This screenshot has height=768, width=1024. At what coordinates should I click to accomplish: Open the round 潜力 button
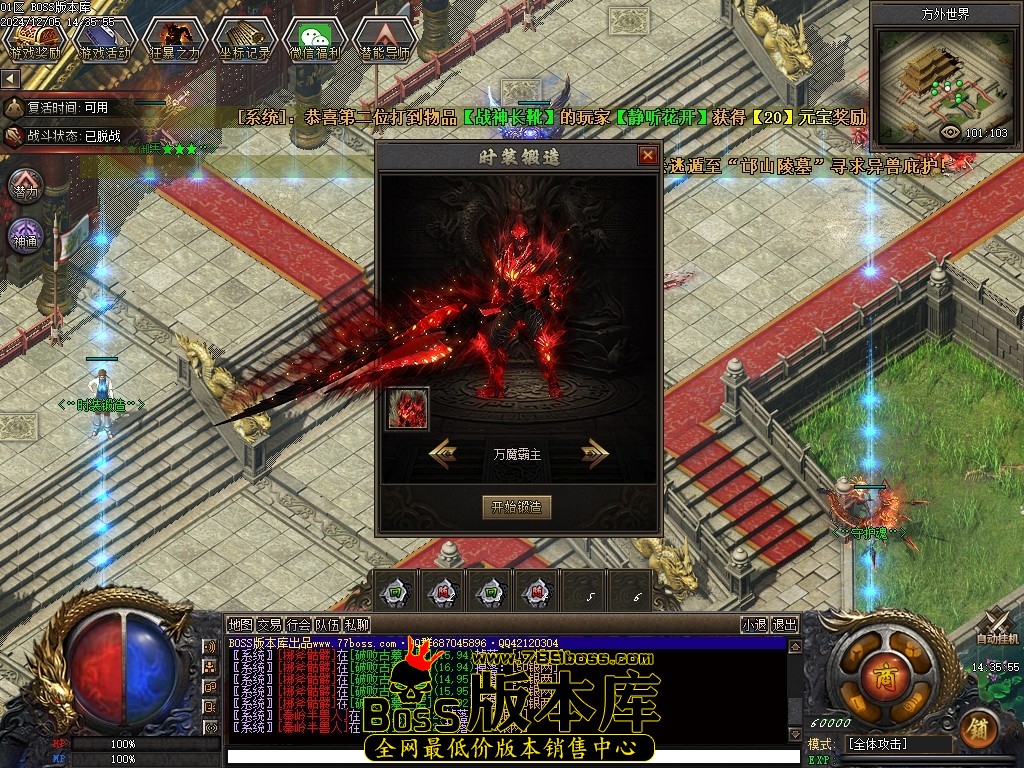click(x=25, y=187)
